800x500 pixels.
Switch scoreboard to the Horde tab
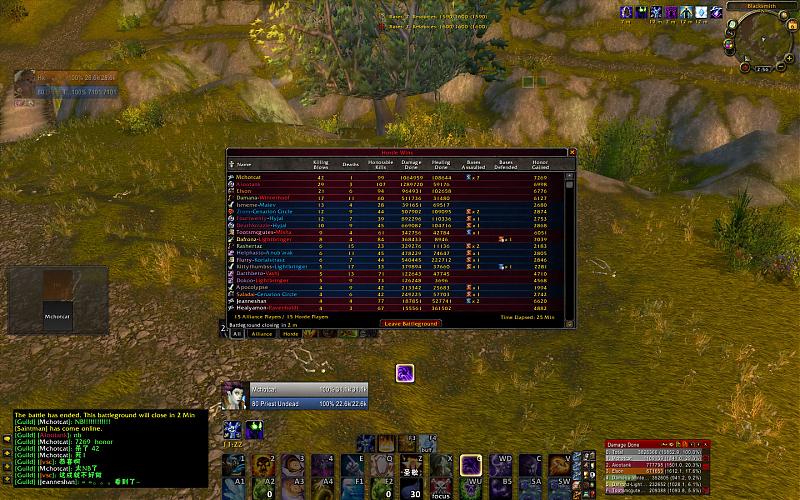point(290,334)
